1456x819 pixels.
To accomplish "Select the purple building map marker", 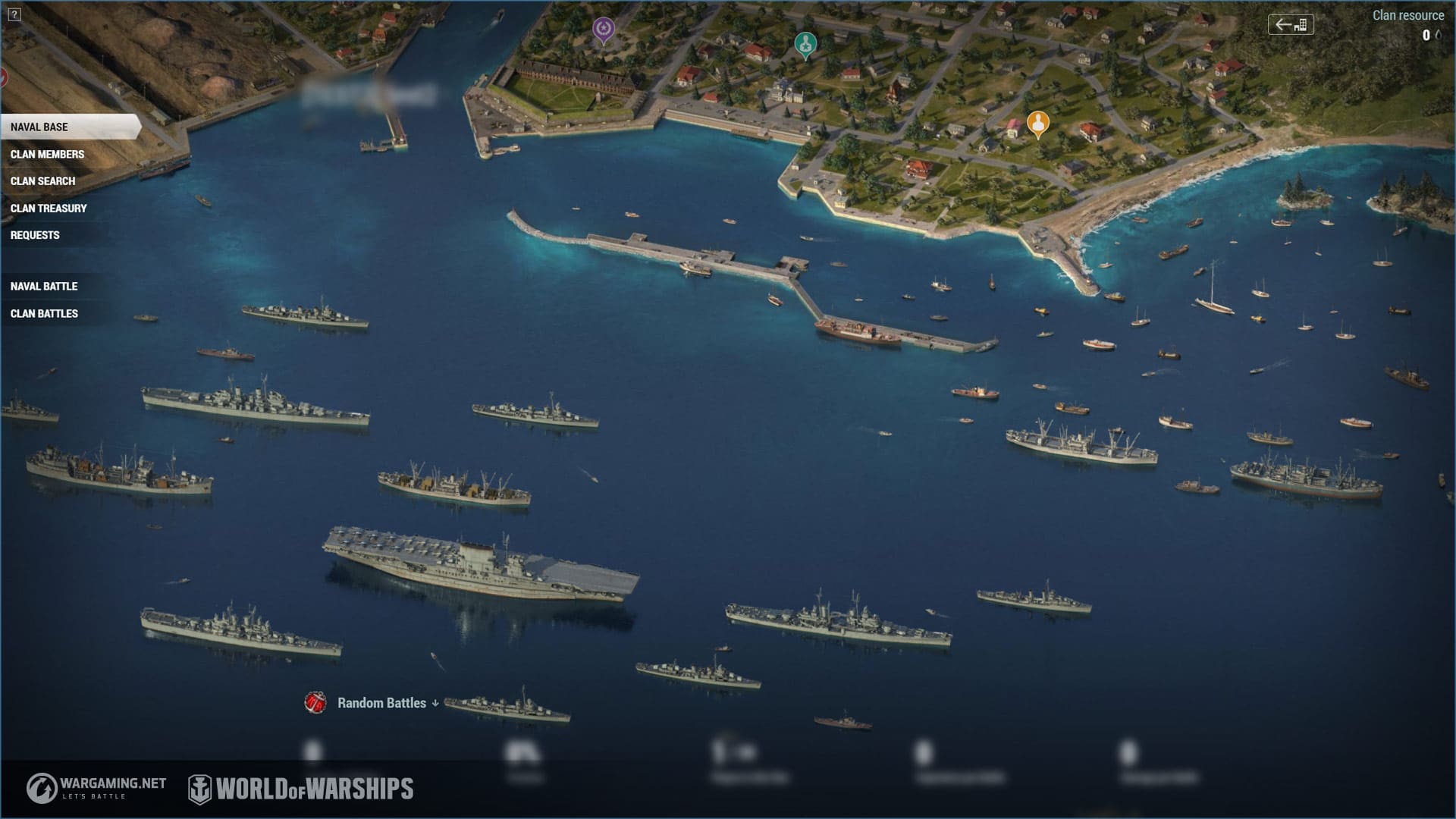I will [603, 30].
